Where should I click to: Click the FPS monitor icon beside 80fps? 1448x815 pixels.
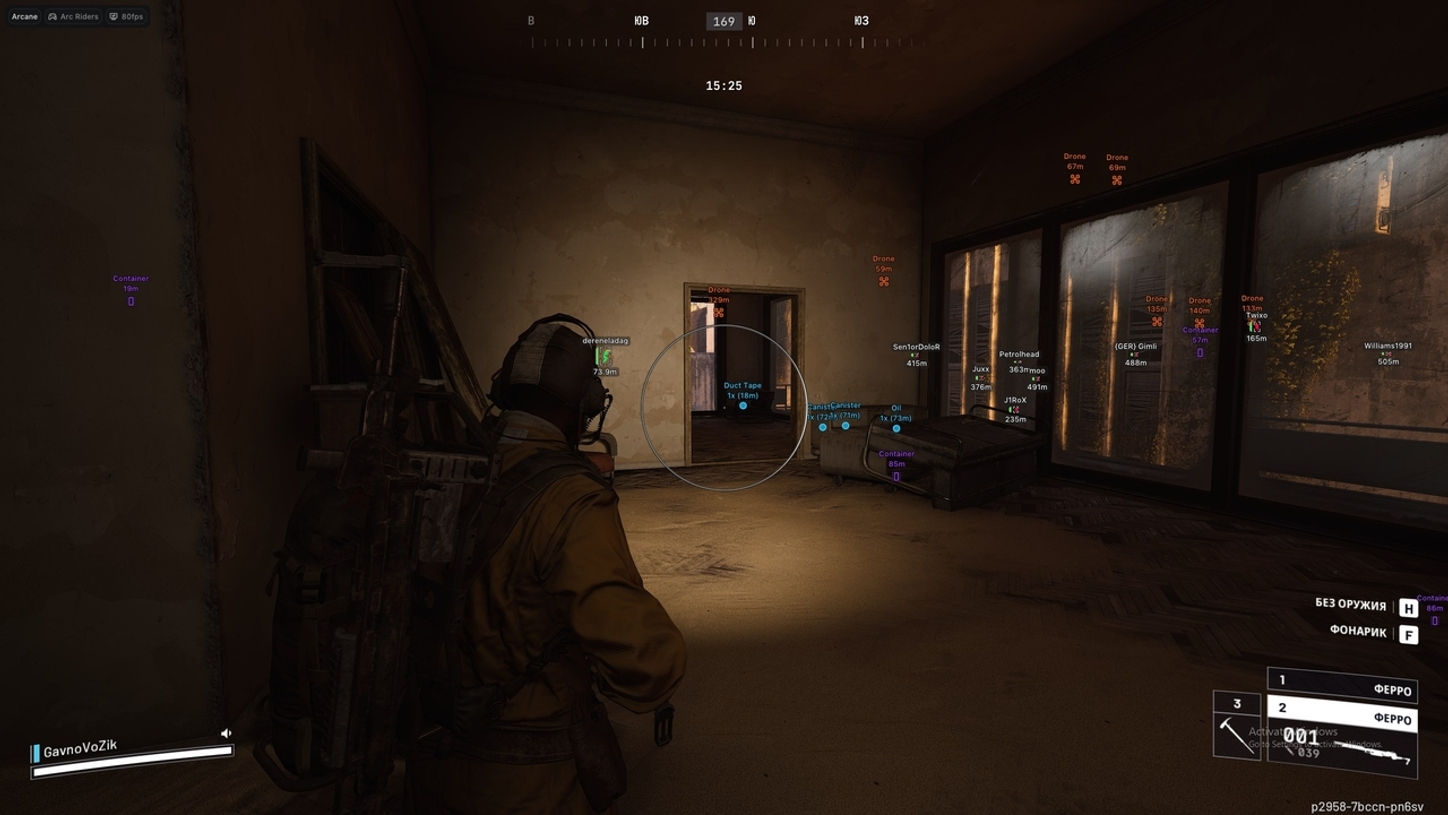[113, 17]
